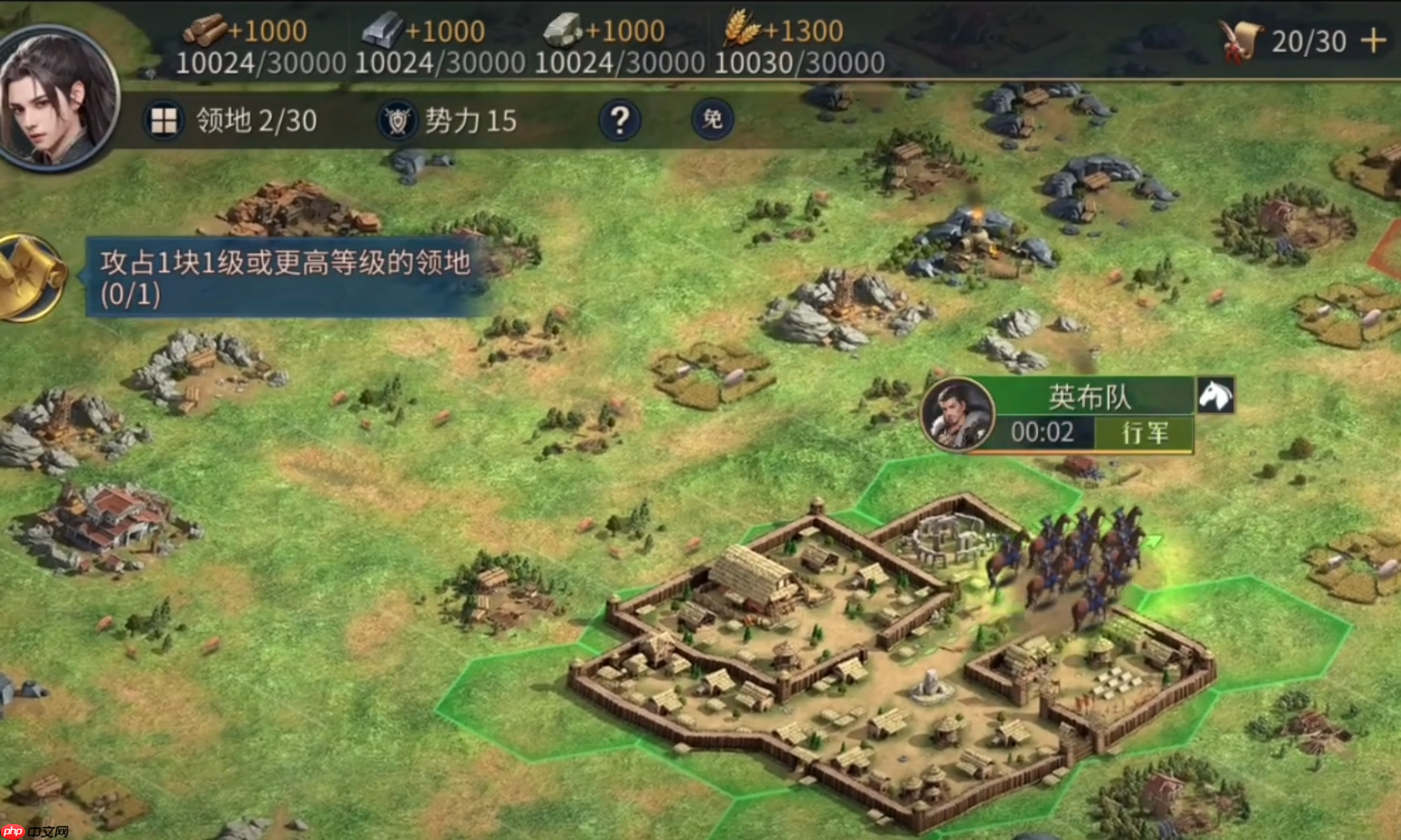
Task: Click the territory grid icon beside 领地 2/30
Action: [164, 120]
